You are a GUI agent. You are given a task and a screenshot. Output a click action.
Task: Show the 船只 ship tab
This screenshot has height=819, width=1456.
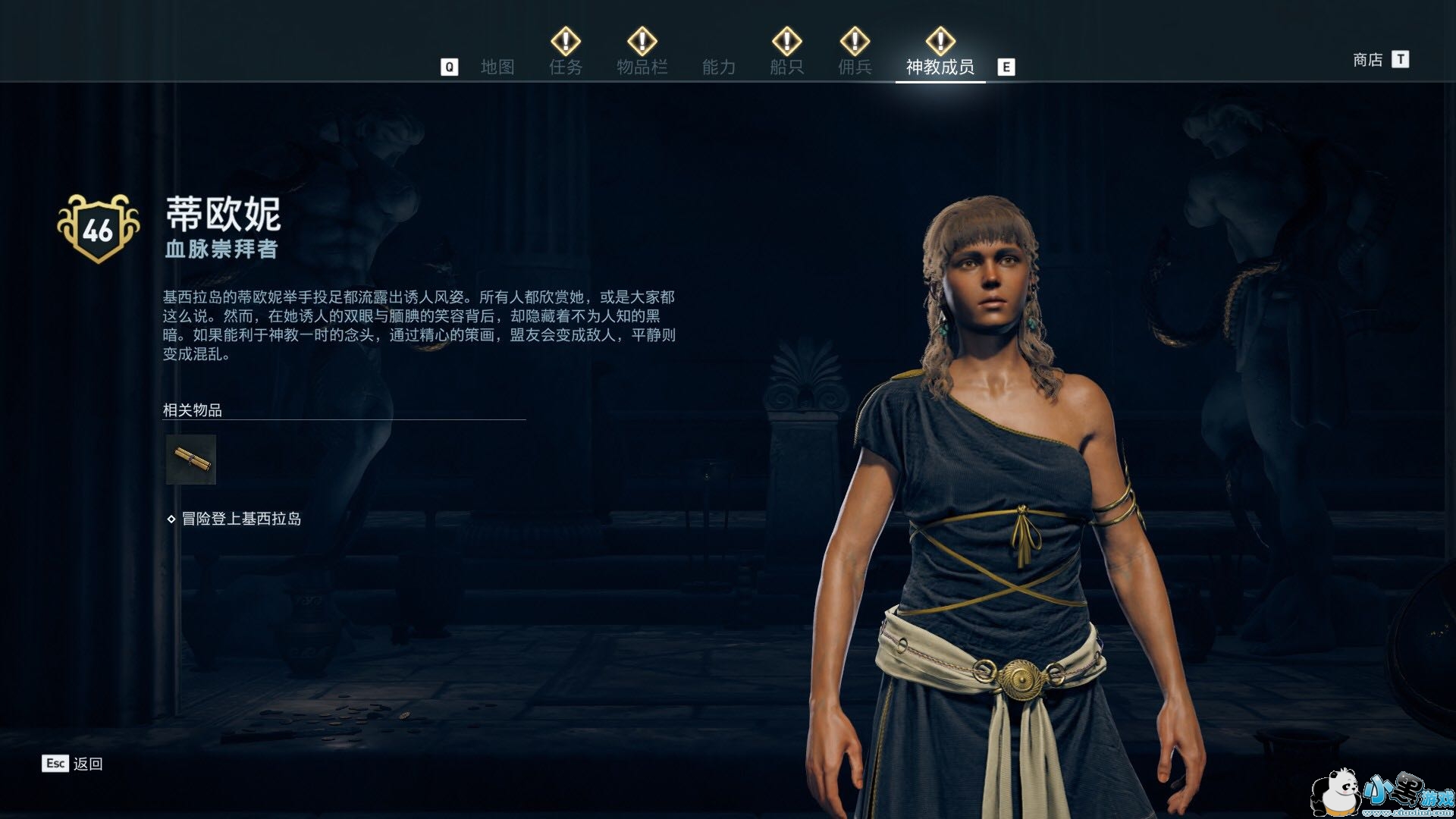point(786,67)
